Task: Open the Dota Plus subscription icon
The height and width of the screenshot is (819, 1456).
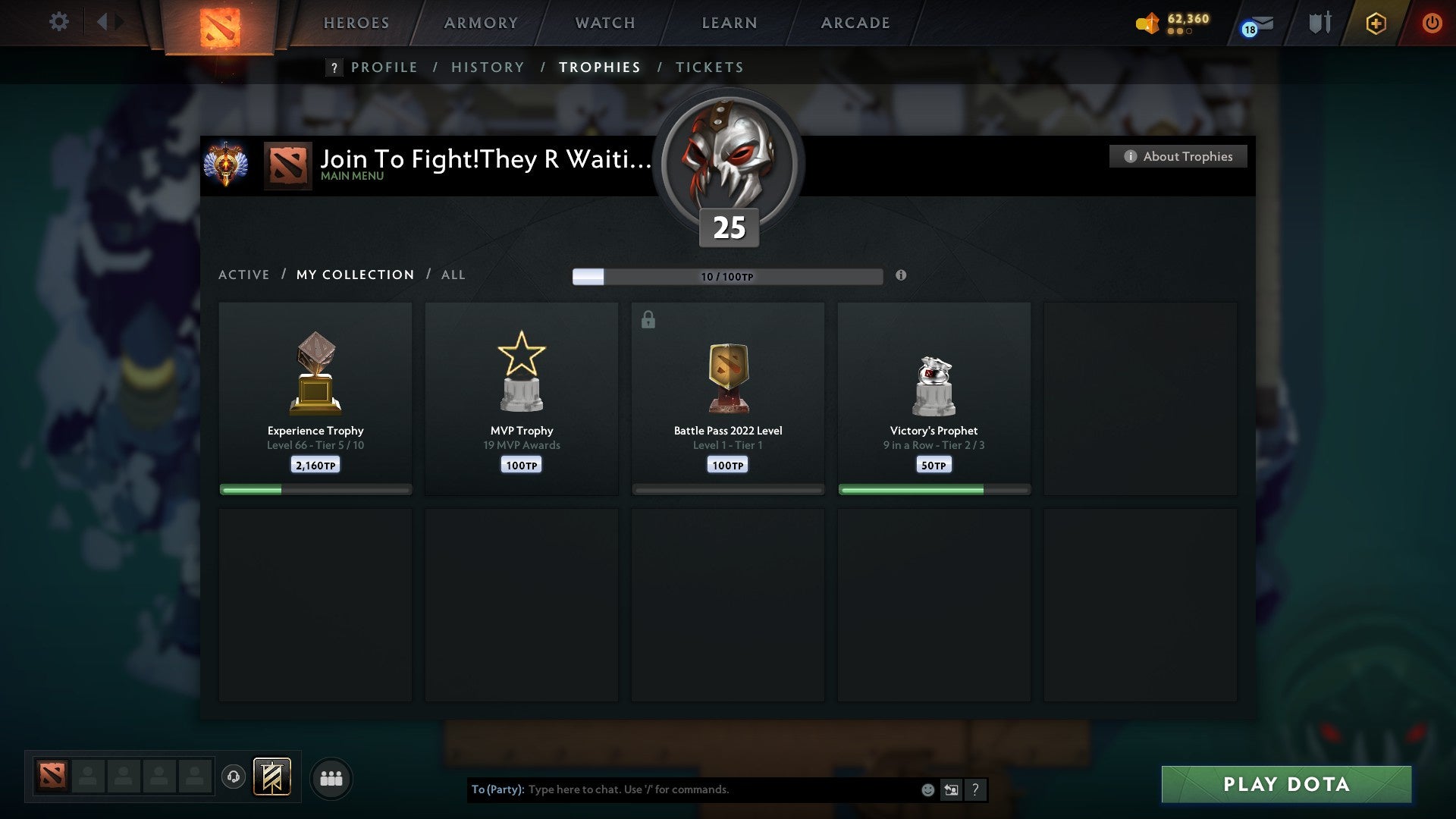Action: point(1375,24)
